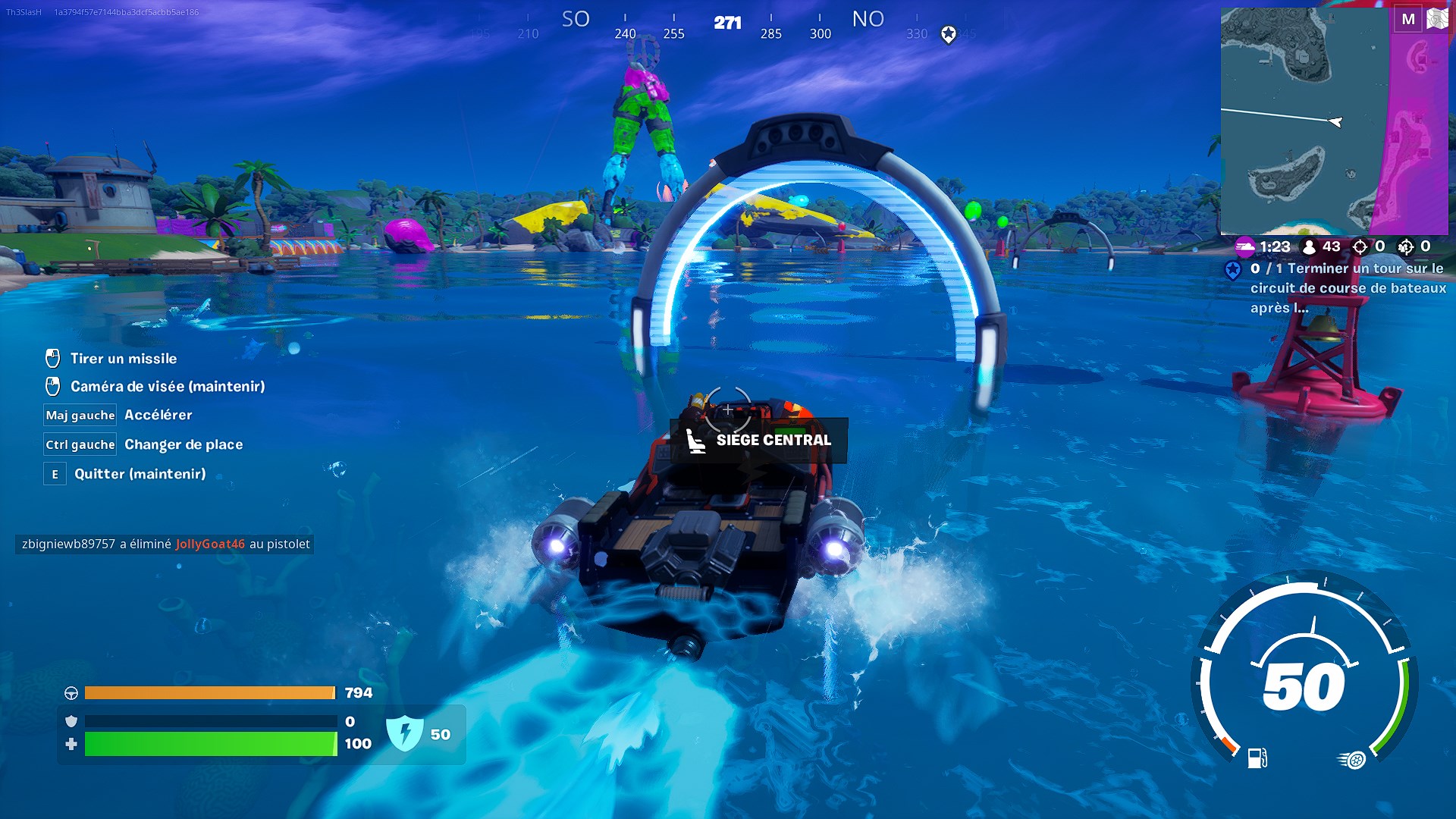Click the squad eliminations crosshair icon
Screen dimensions: 1456x819
click(x=1405, y=247)
